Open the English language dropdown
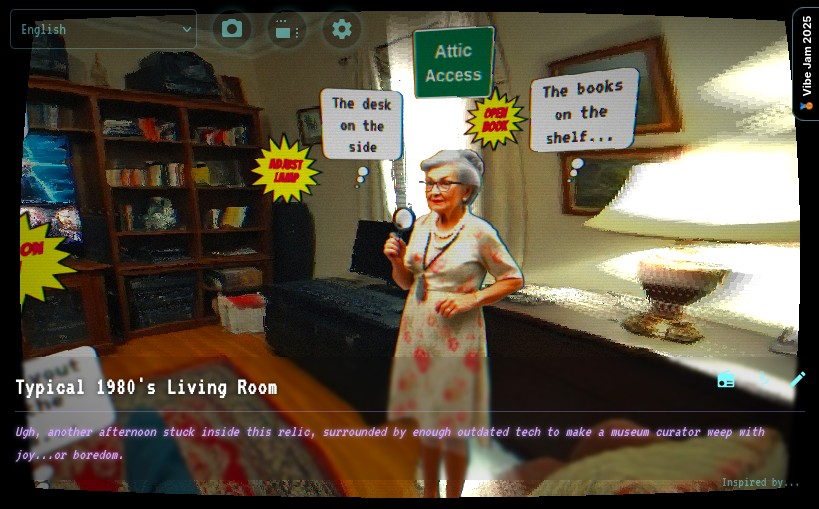The height and width of the screenshot is (509, 819). coord(103,29)
